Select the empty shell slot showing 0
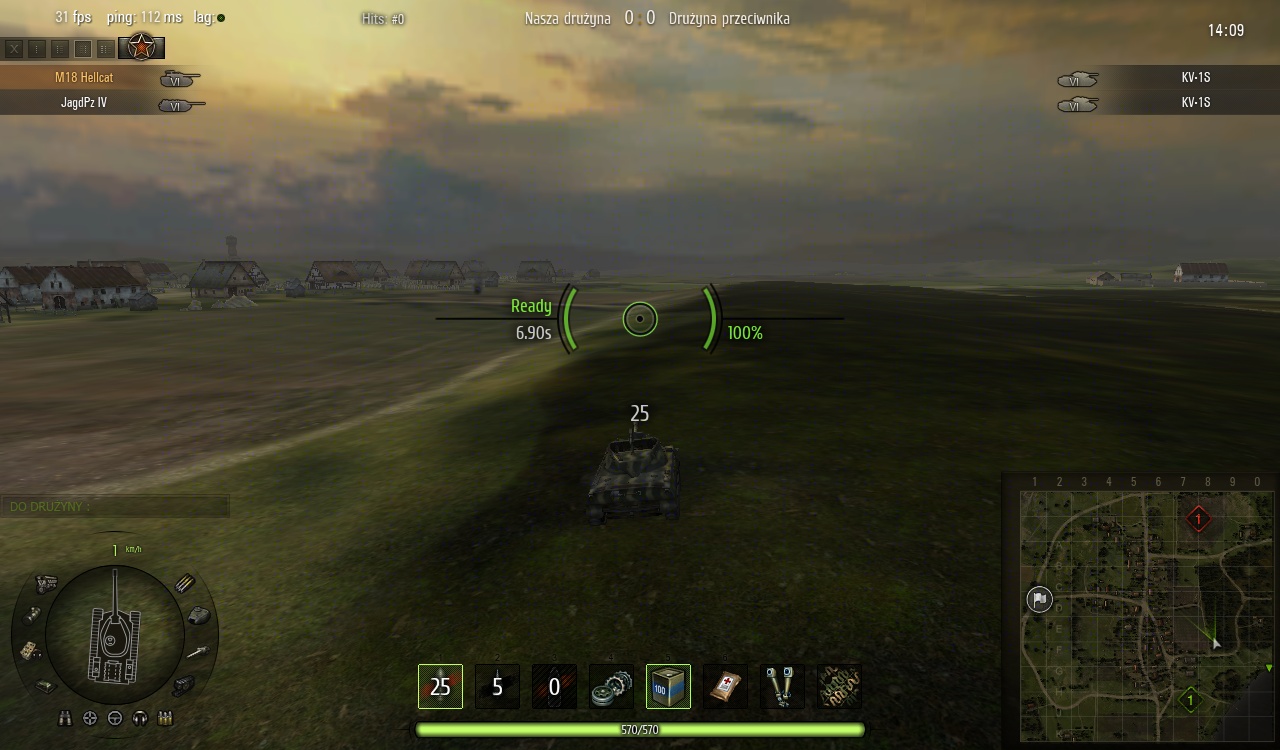1280x750 pixels. [554, 687]
